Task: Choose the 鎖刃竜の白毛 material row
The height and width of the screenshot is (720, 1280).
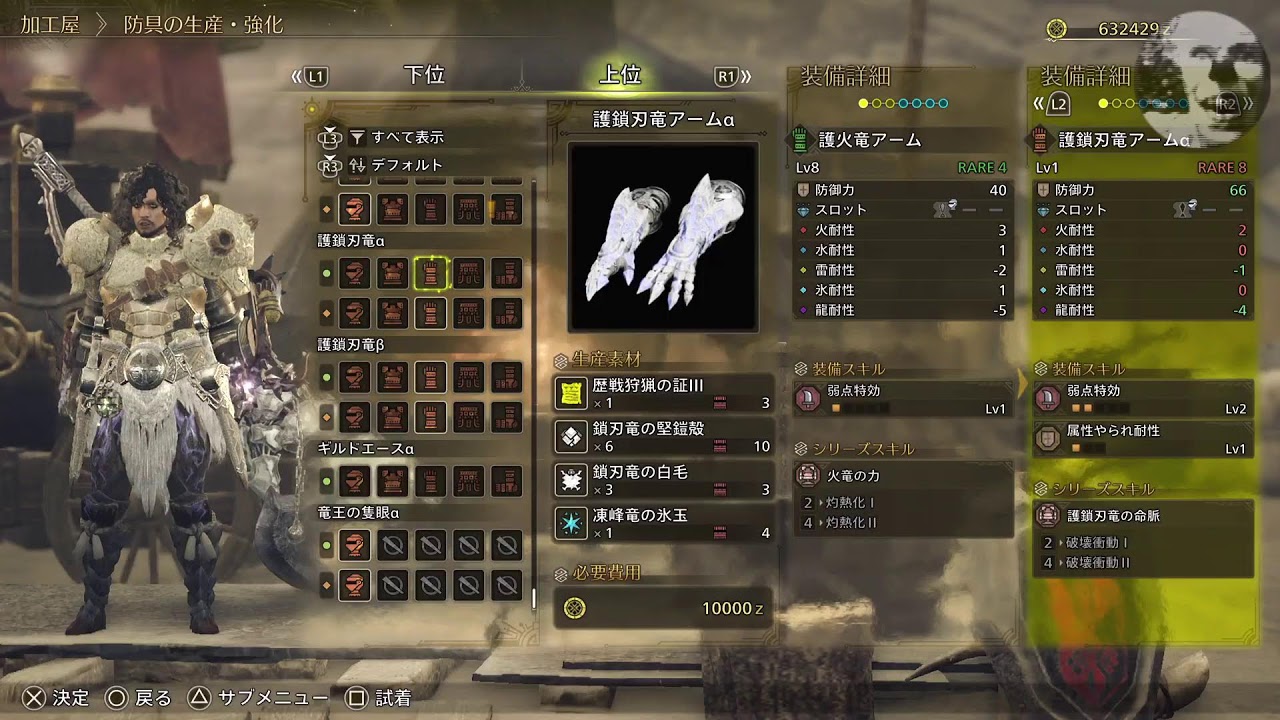Action: coord(663,481)
